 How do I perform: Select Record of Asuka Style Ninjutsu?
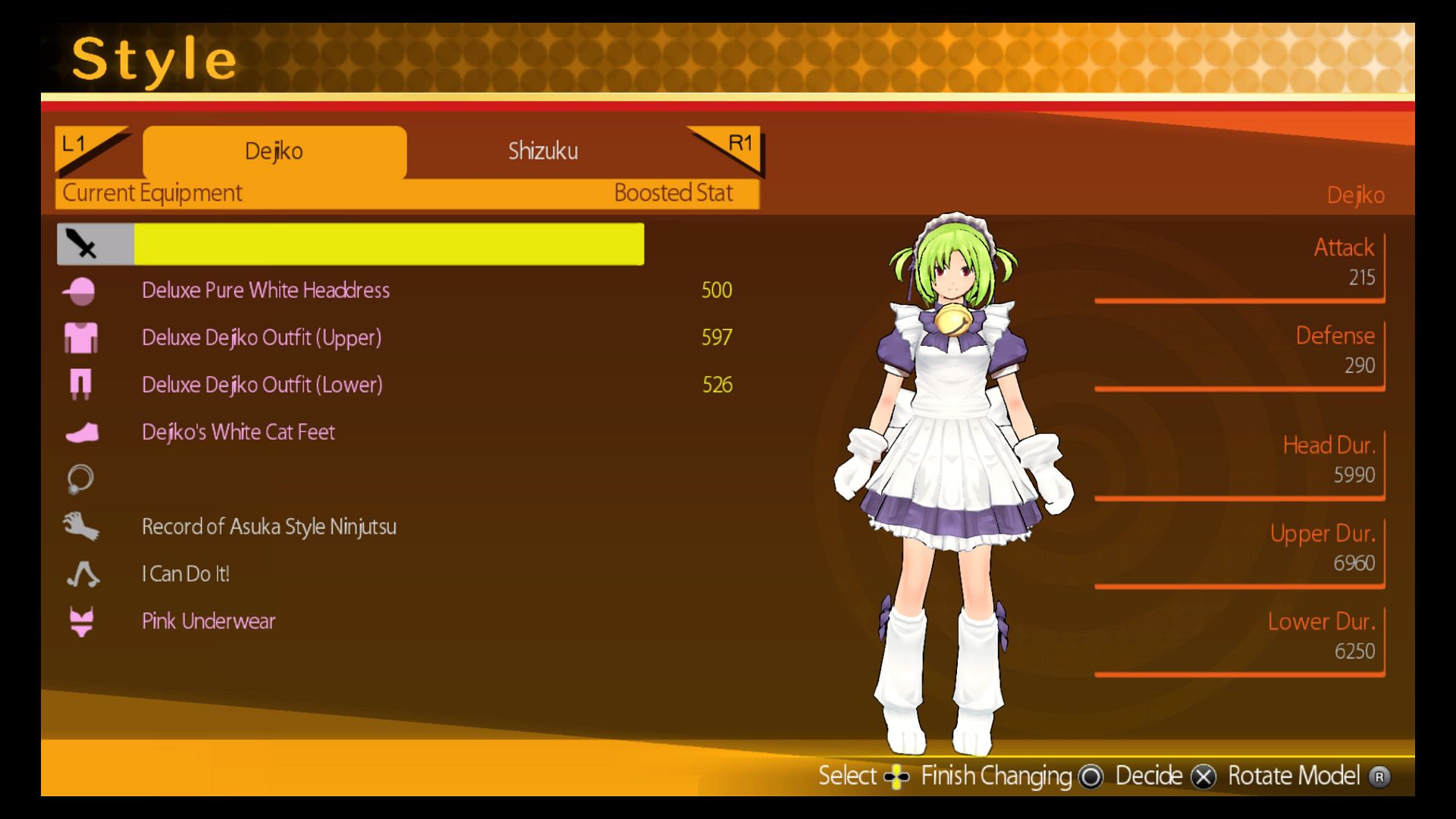(268, 527)
